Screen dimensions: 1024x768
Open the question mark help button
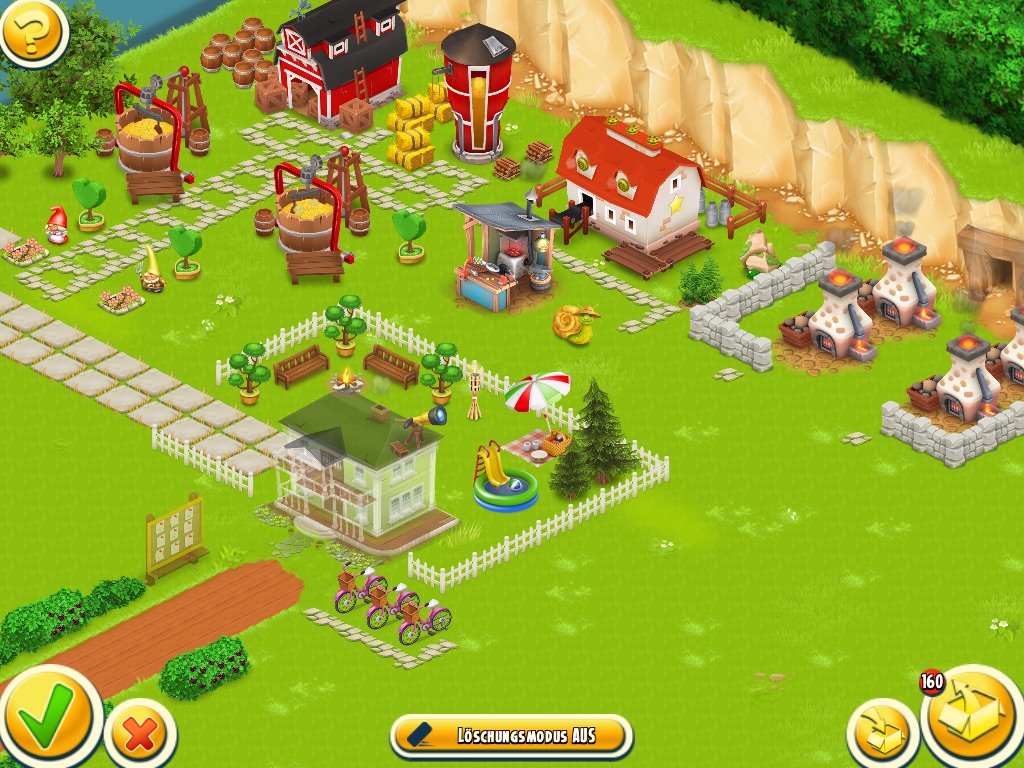pos(33,32)
